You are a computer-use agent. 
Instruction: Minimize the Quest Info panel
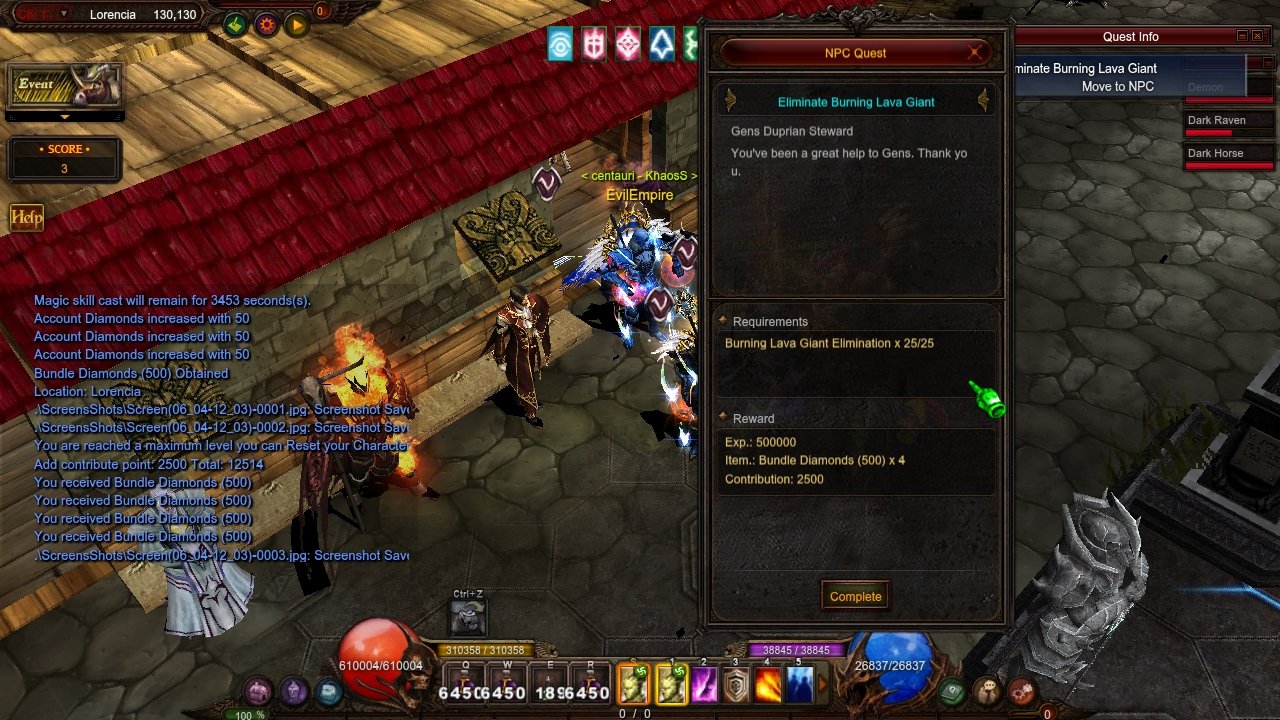(x=1242, y=36)
